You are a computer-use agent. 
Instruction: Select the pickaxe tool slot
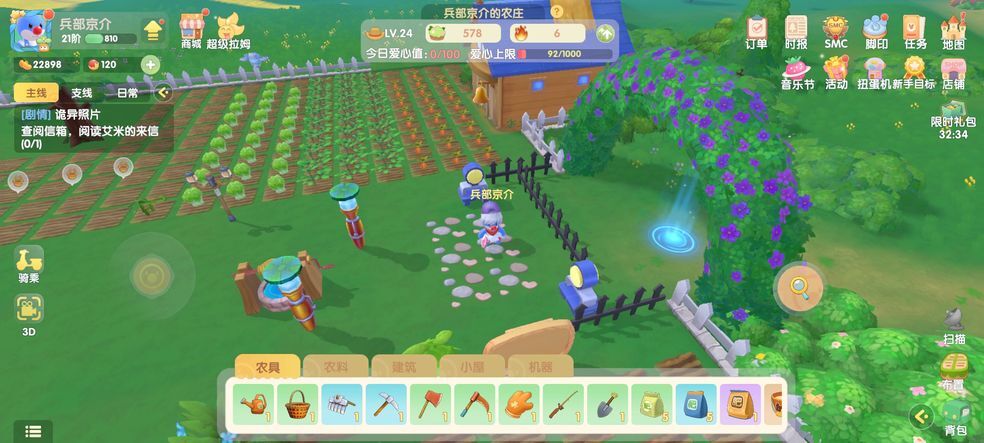coord(385,404)
